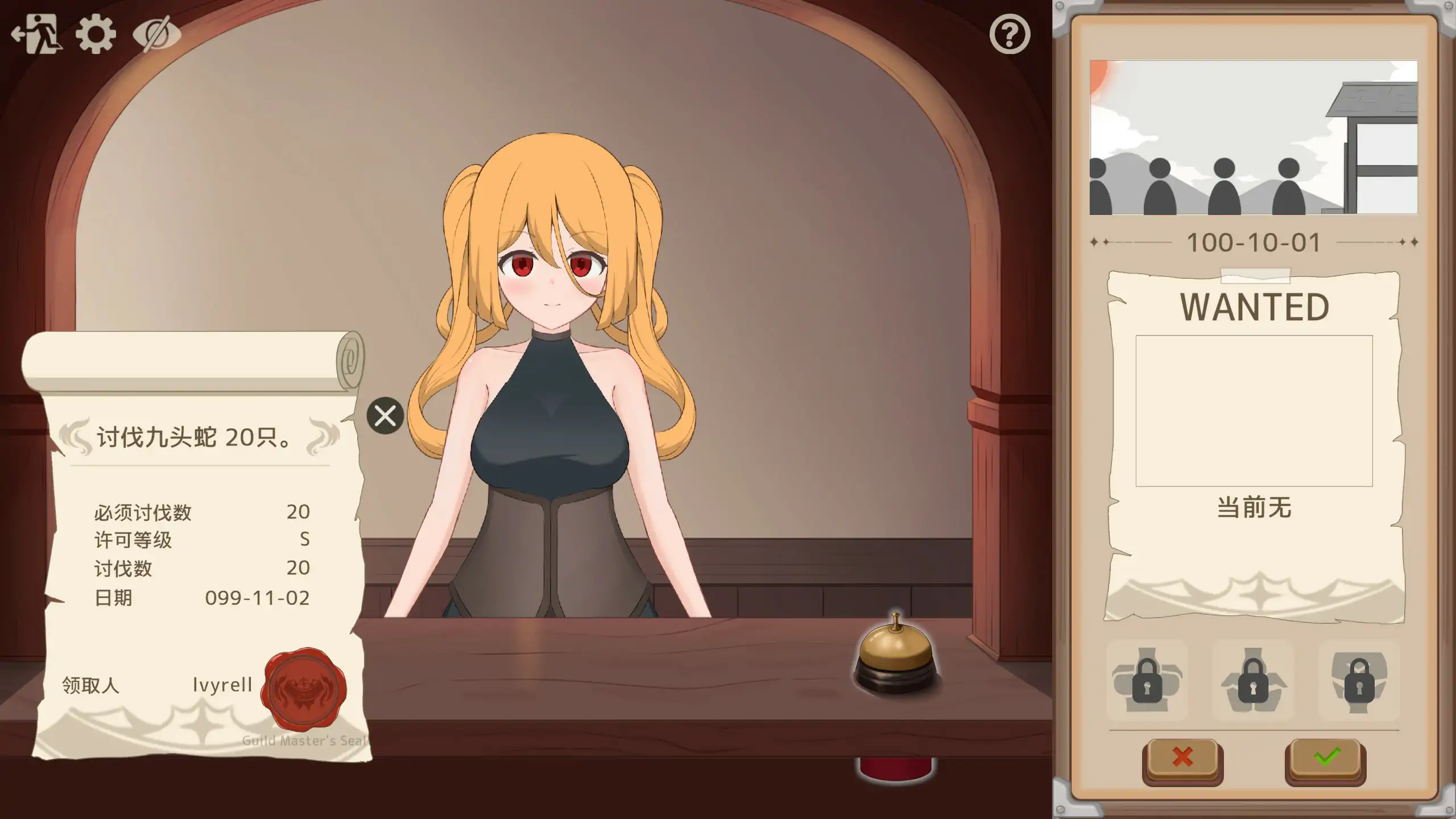The height and width of the screenshot is (819, 1456).
Task: Click the date header 100-10-01
Action: tap(1255, 242)
